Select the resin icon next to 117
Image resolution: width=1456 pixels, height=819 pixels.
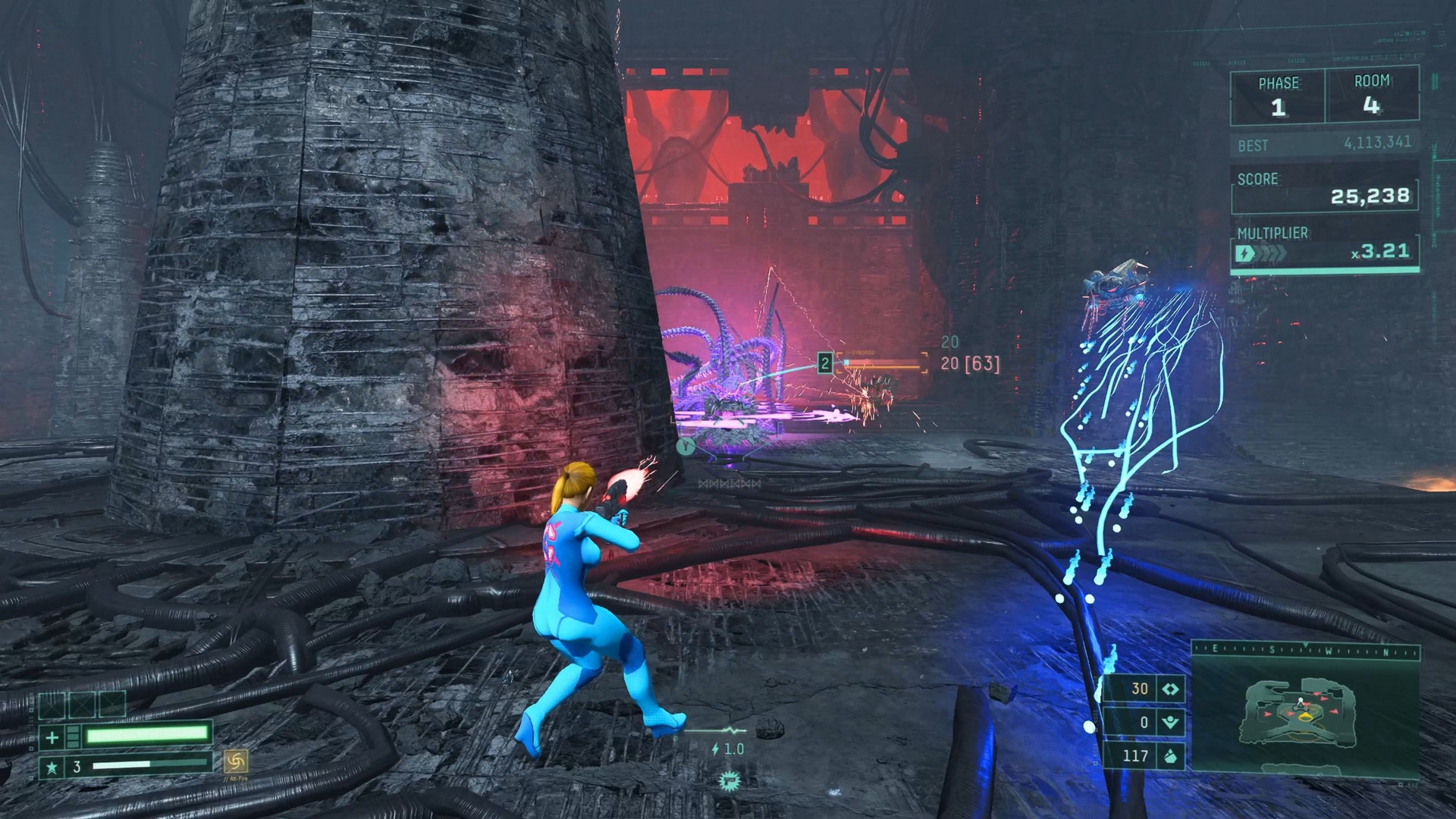pyautogui.click(x=1170, y=757)
